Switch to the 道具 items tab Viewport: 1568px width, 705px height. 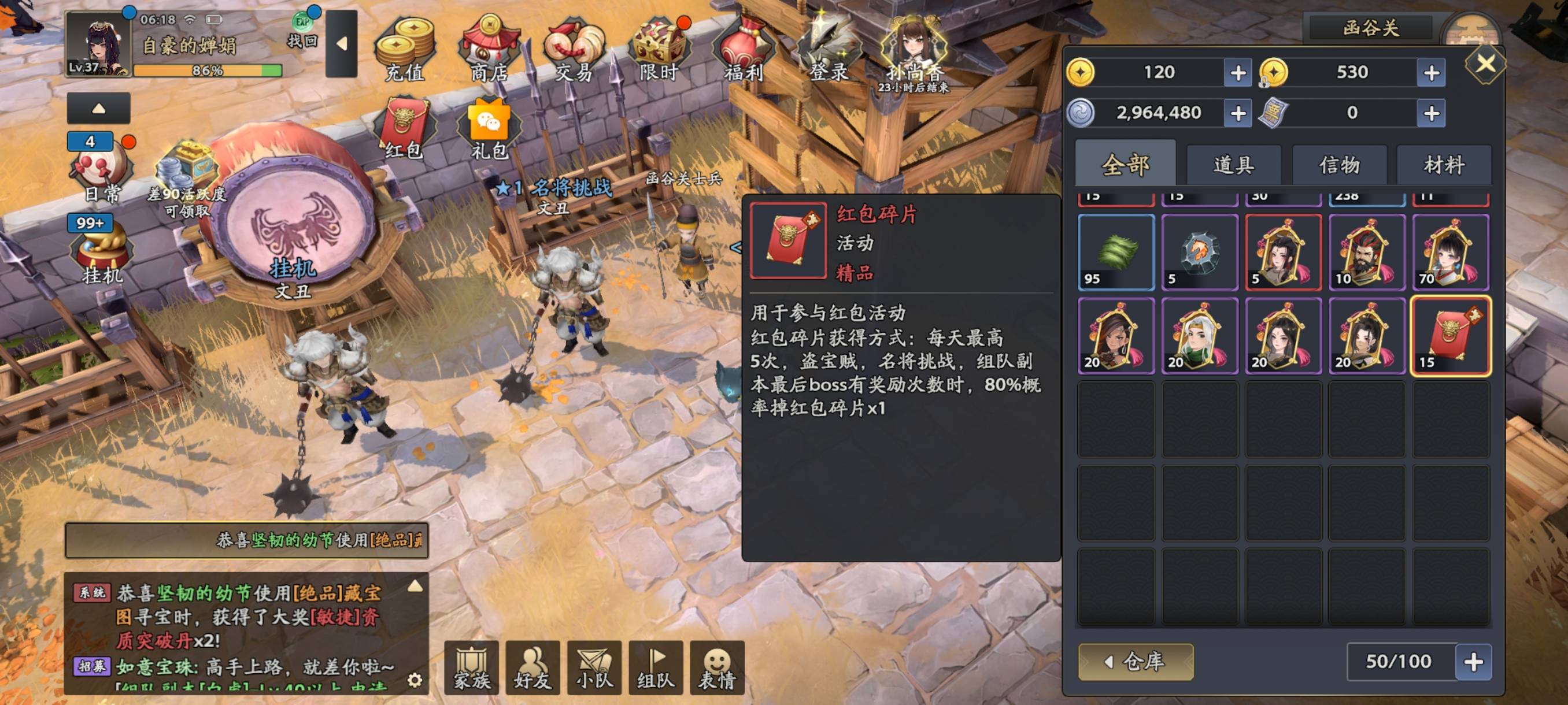point(1235,165)
